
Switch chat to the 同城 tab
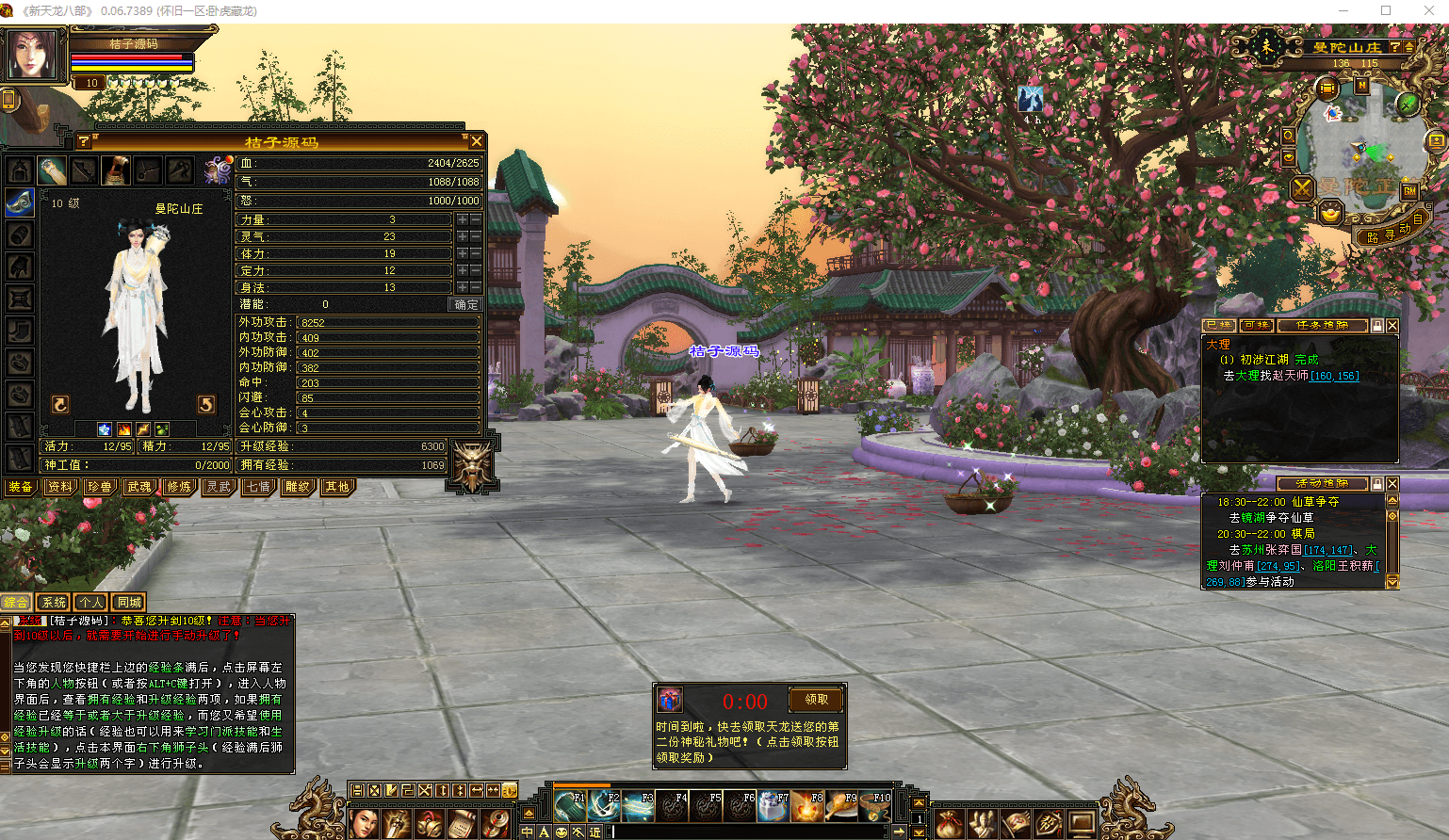click(x=129, y=603)
